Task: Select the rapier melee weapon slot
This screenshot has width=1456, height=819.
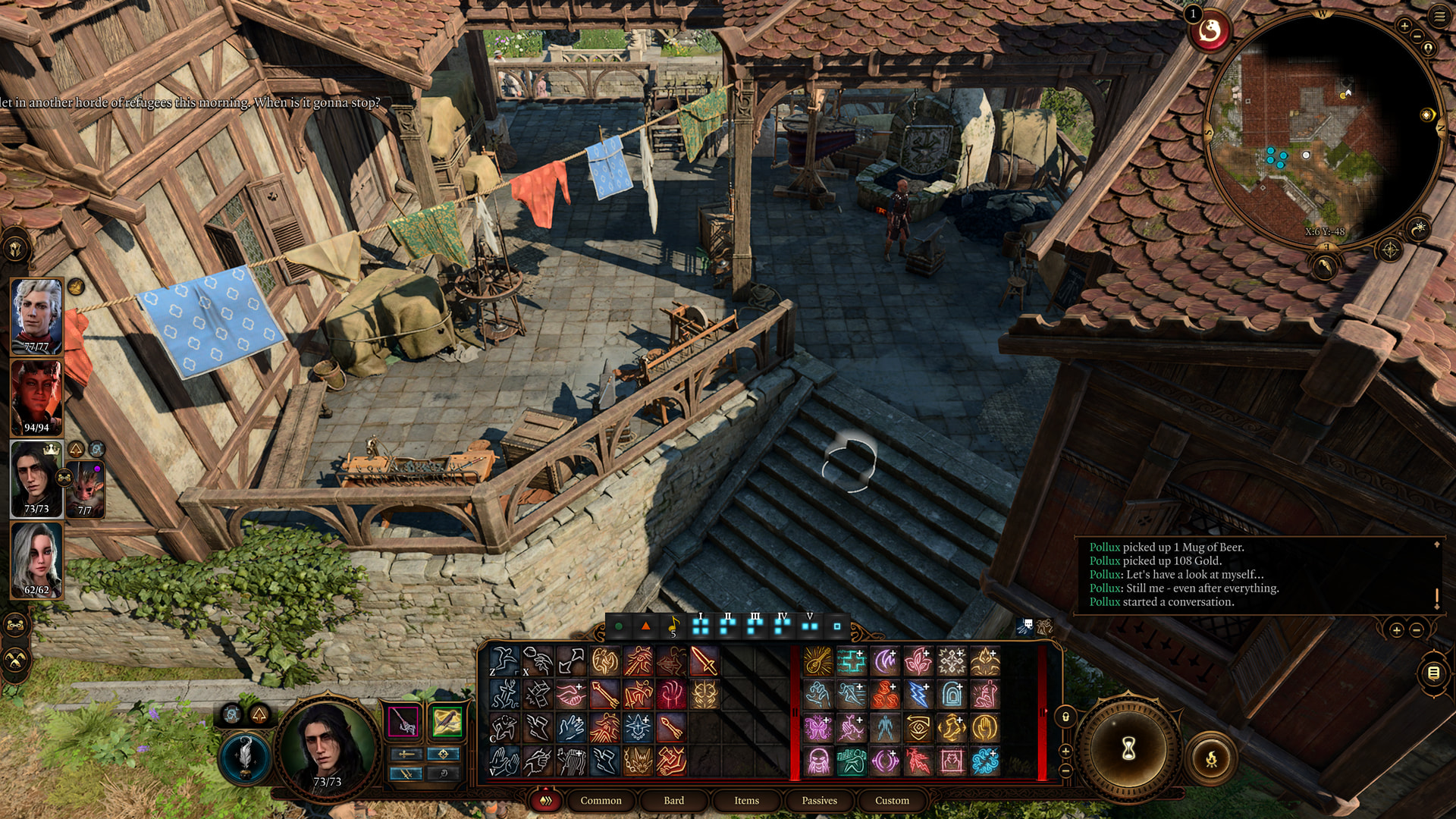Action: [403, 721]
